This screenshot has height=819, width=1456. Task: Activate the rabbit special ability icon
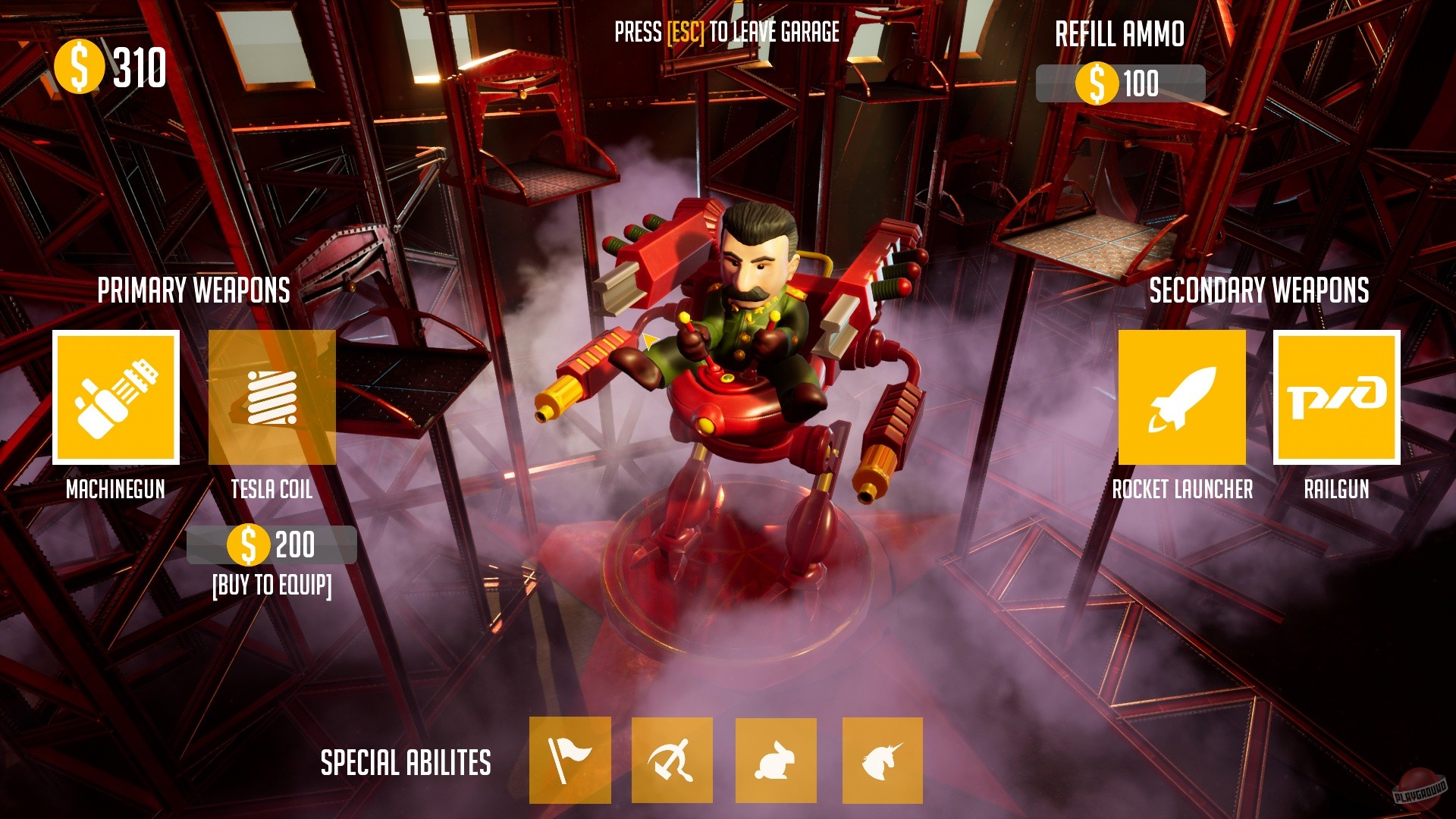(777, 761)
